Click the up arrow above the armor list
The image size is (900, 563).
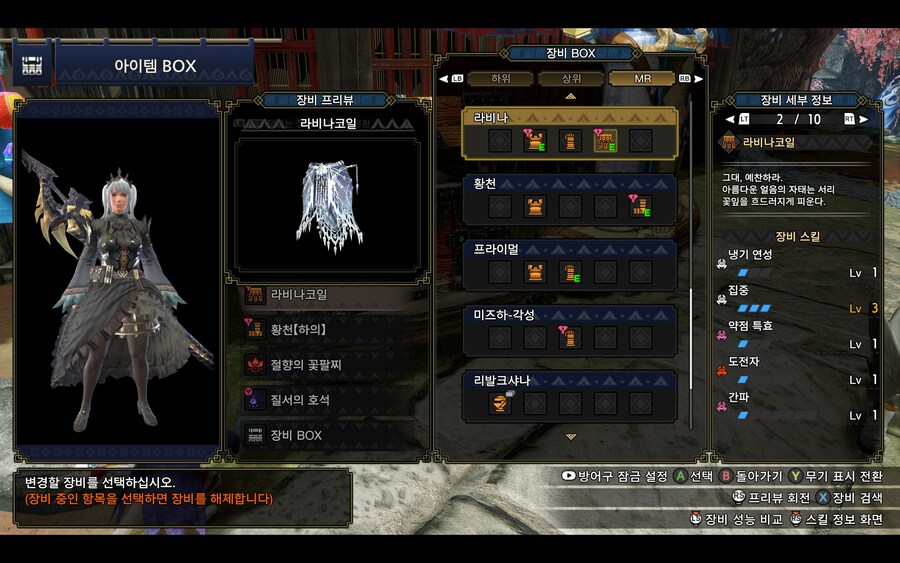click(x=571, y=96)
